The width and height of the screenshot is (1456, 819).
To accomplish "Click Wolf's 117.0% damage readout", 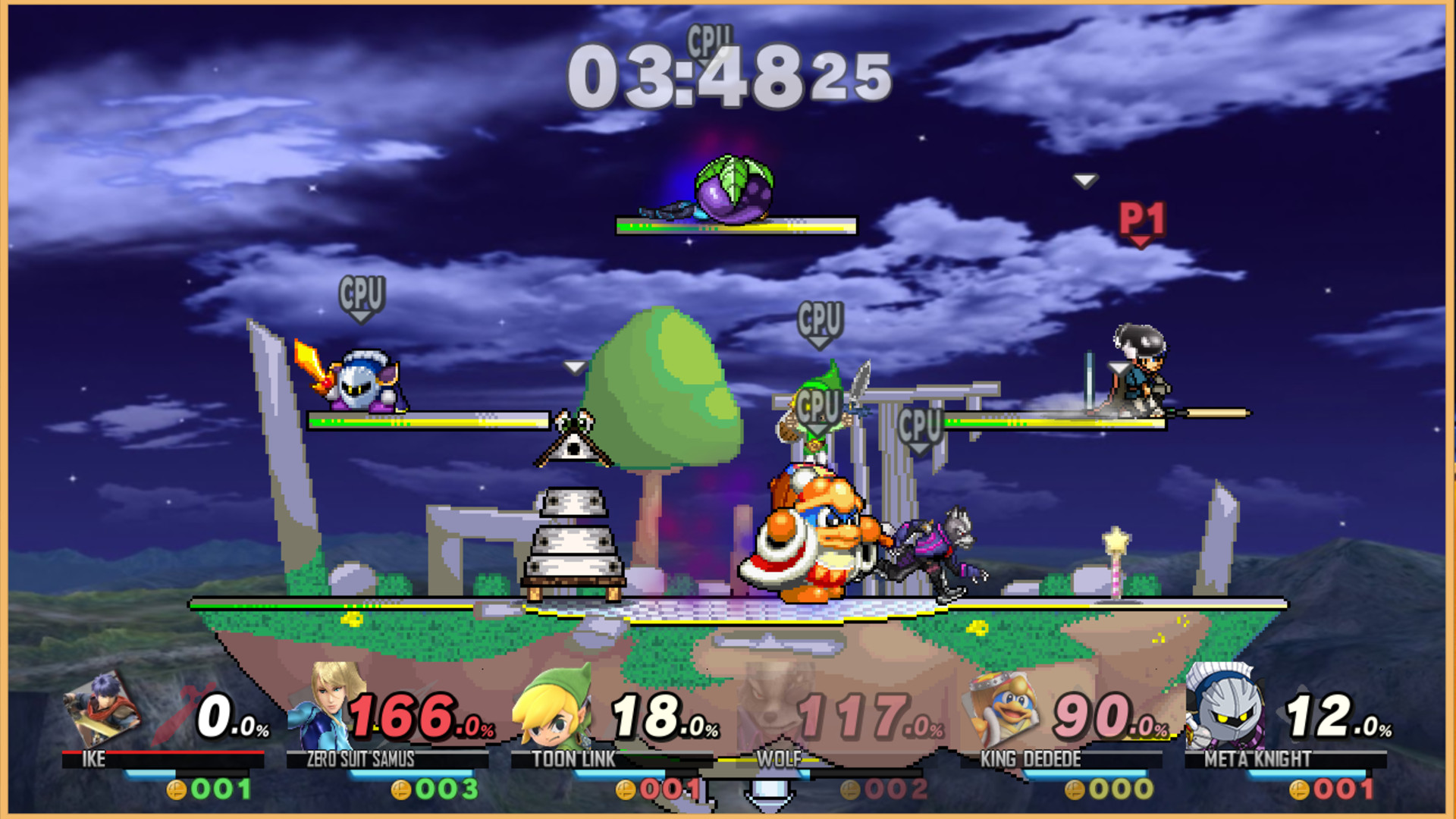I will click(861, 717).
